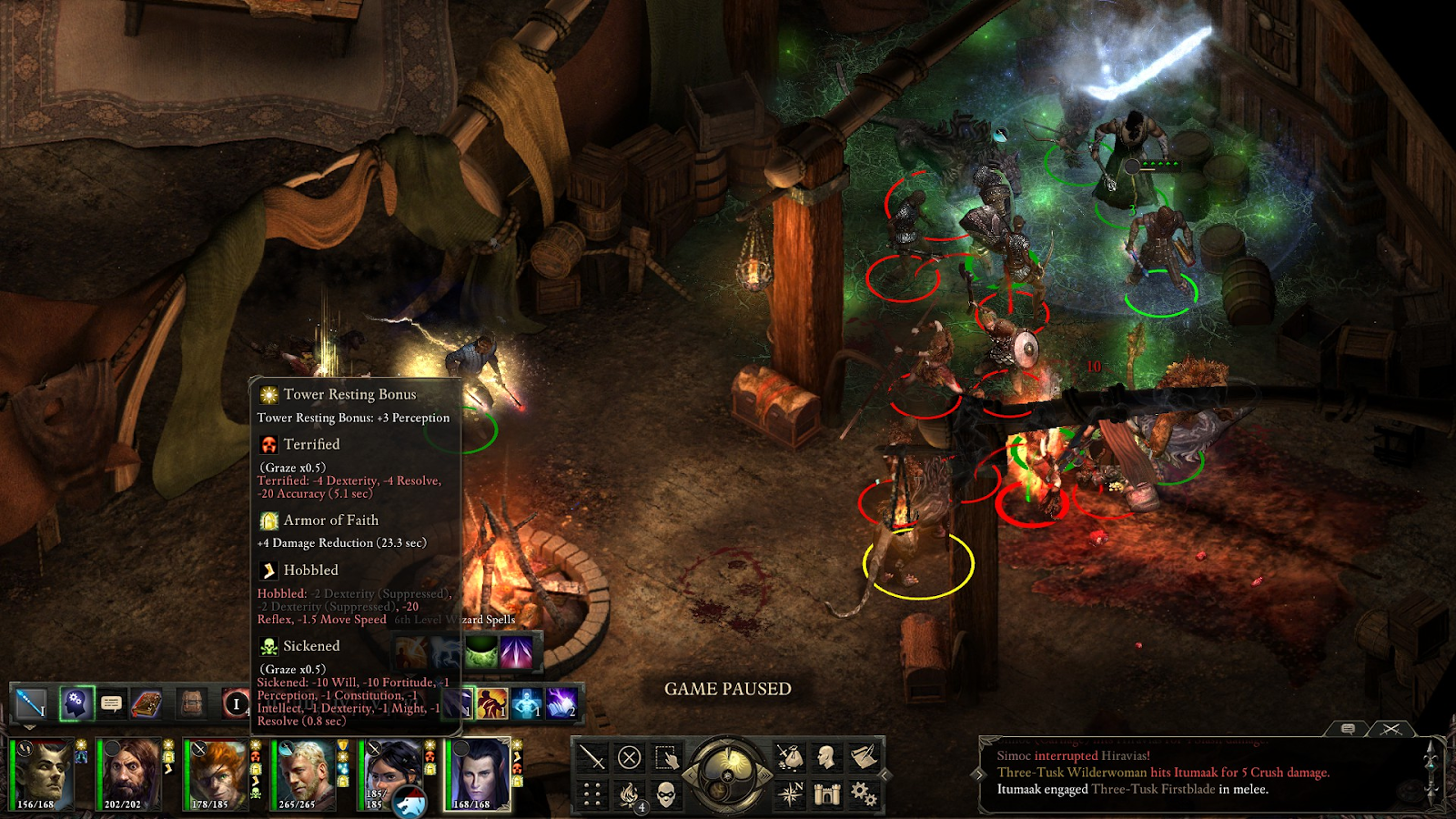Screen dimensions: 1456x819
Task: Click the attack sword button
Action: 592,757
